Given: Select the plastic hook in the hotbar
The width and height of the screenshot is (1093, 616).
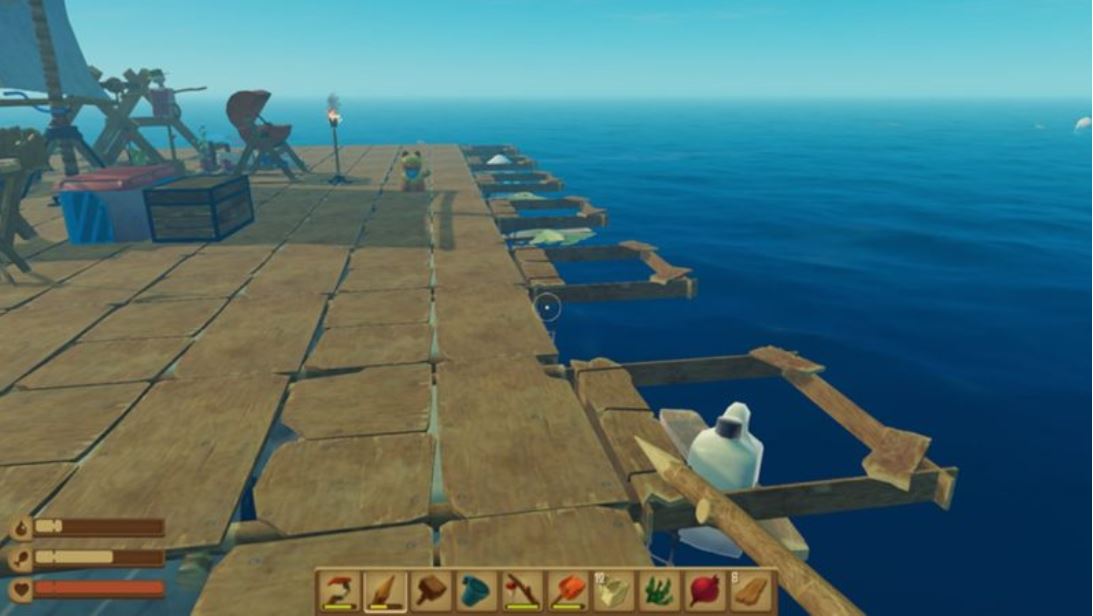Looking at the screenshot, I should [x=340, y=591].
